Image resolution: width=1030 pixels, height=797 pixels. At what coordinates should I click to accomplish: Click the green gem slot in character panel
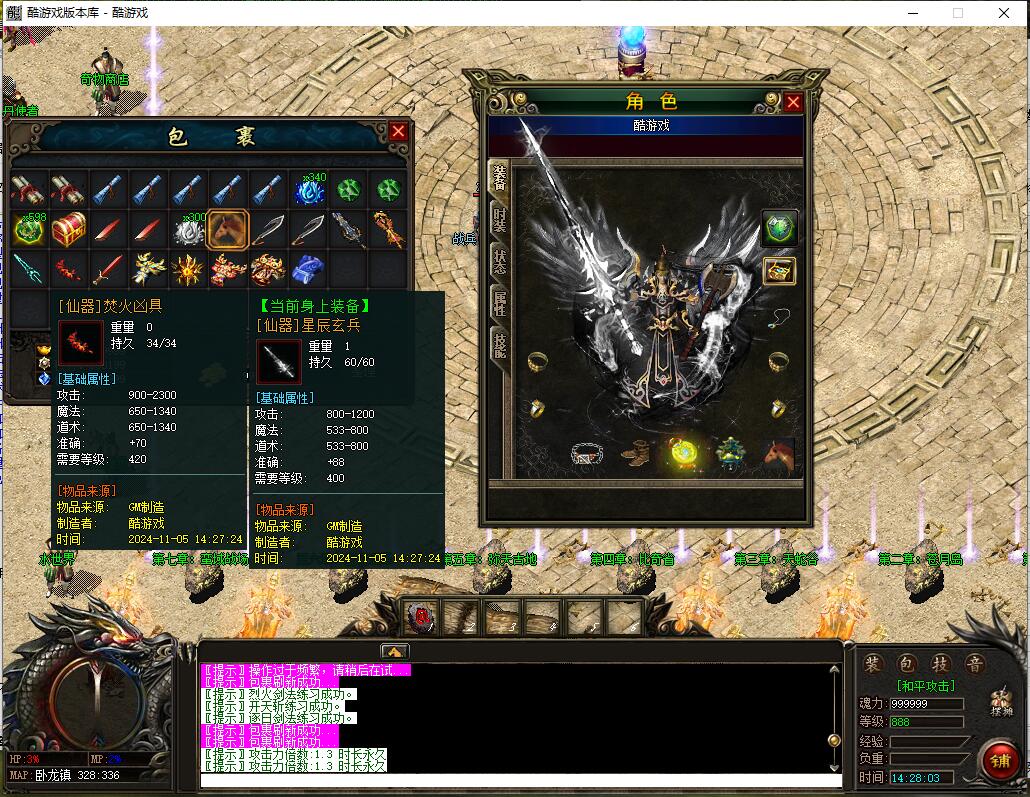(779, 227)
